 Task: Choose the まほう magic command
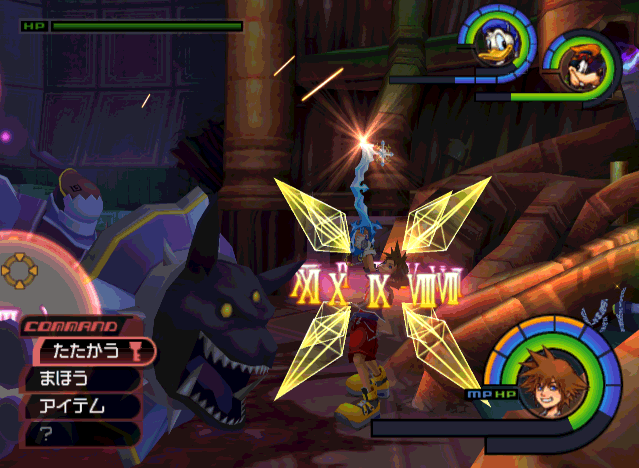78,379
